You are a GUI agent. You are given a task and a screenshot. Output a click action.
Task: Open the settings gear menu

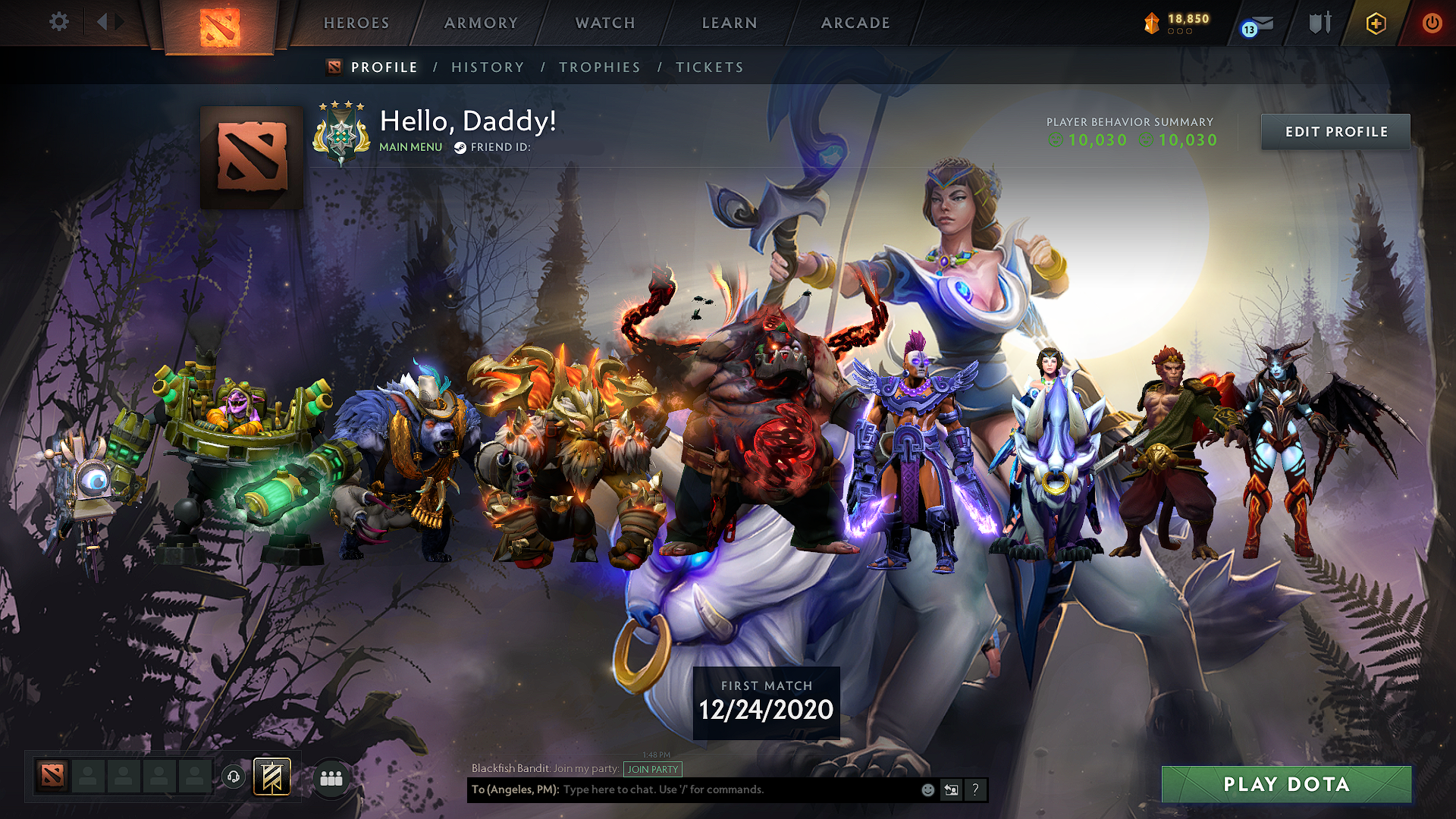point(58,22)
